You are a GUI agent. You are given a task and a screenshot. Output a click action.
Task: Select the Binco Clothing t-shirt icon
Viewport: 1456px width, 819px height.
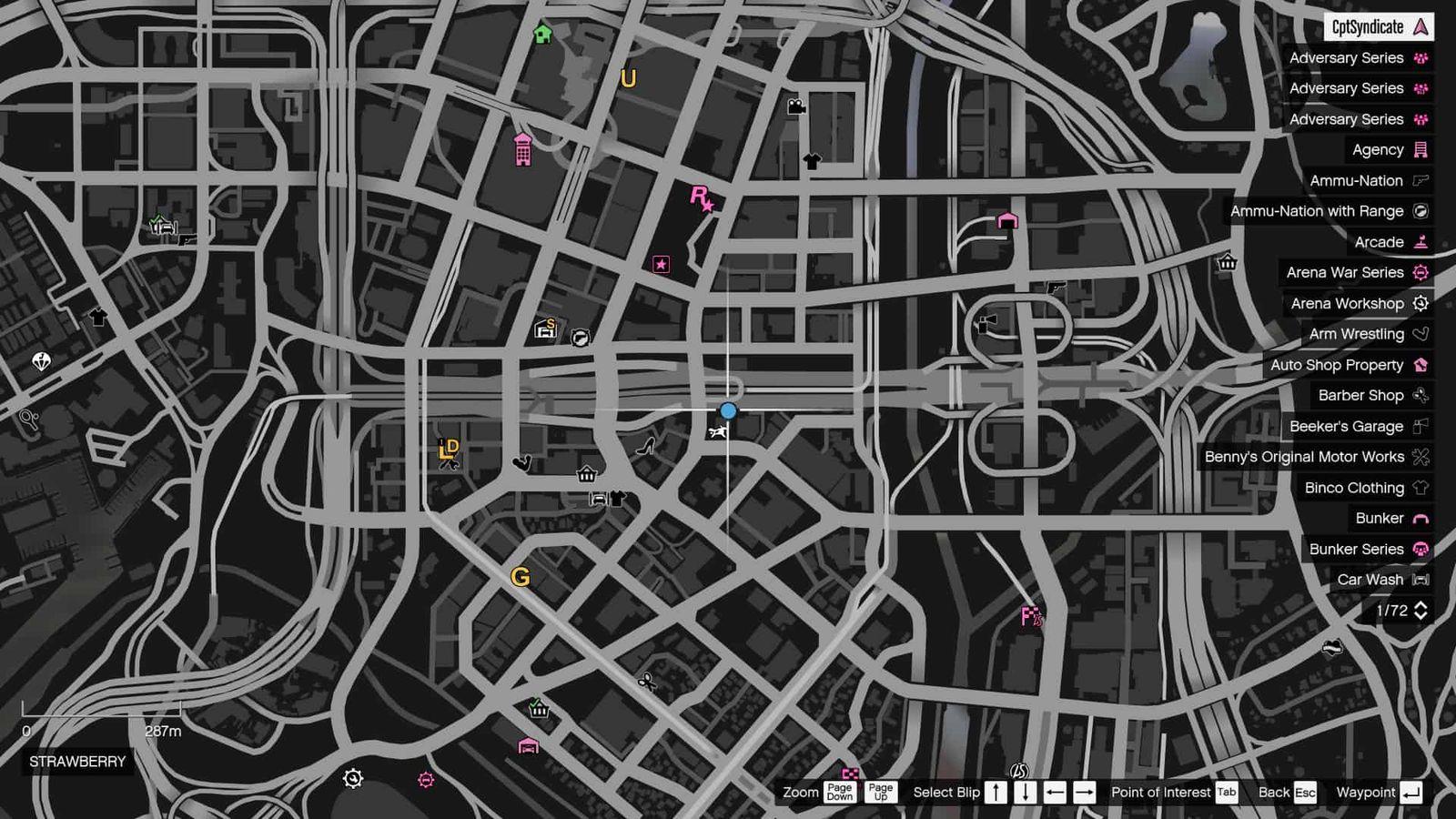(x=1420, y=488)
